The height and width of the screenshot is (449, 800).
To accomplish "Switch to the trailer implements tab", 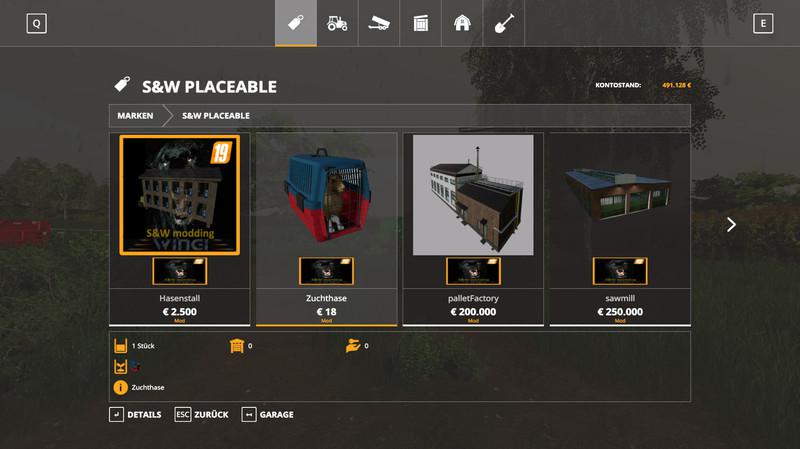I will 379,23.
